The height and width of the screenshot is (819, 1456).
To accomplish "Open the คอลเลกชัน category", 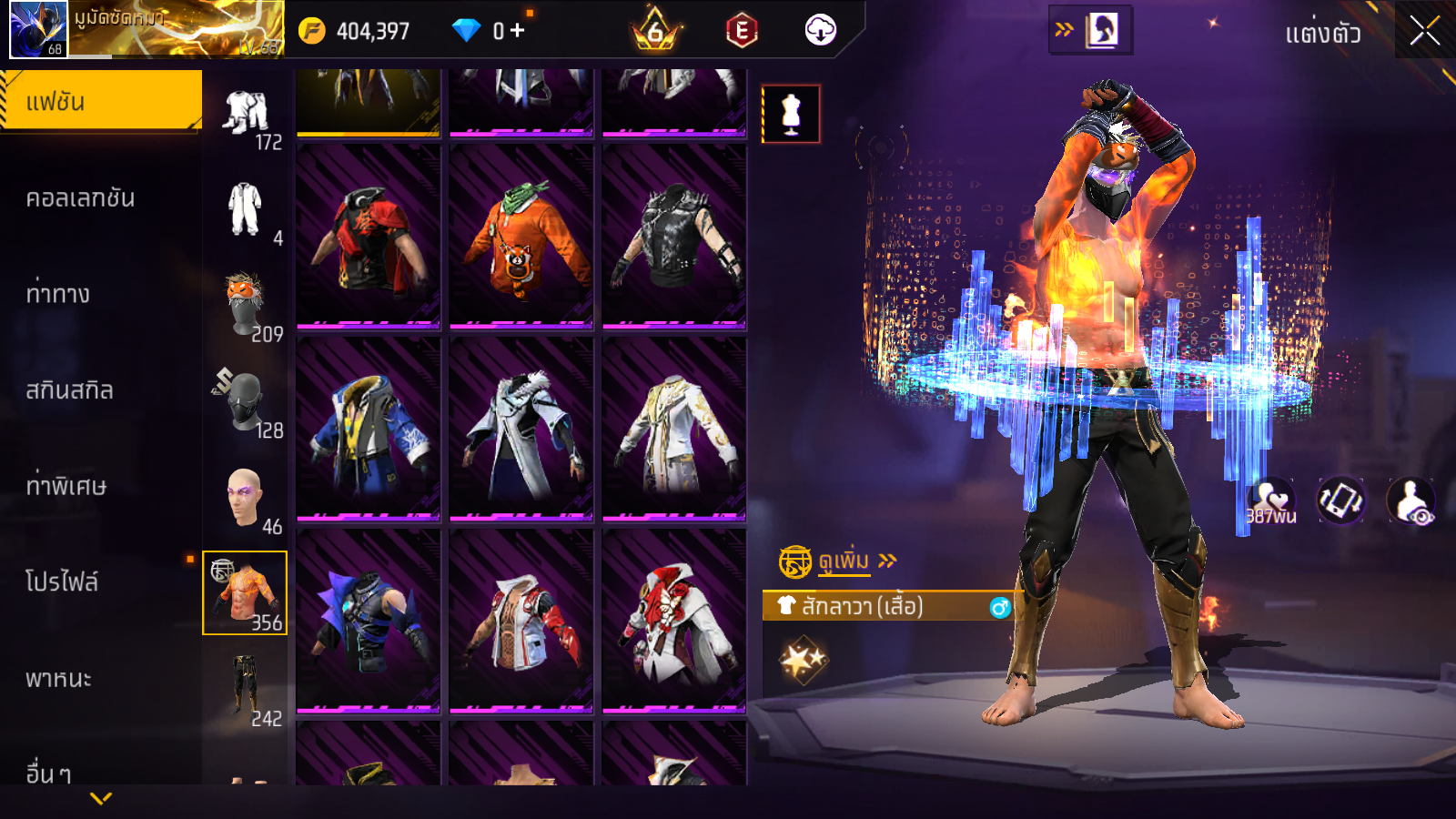I will [81, 198].
